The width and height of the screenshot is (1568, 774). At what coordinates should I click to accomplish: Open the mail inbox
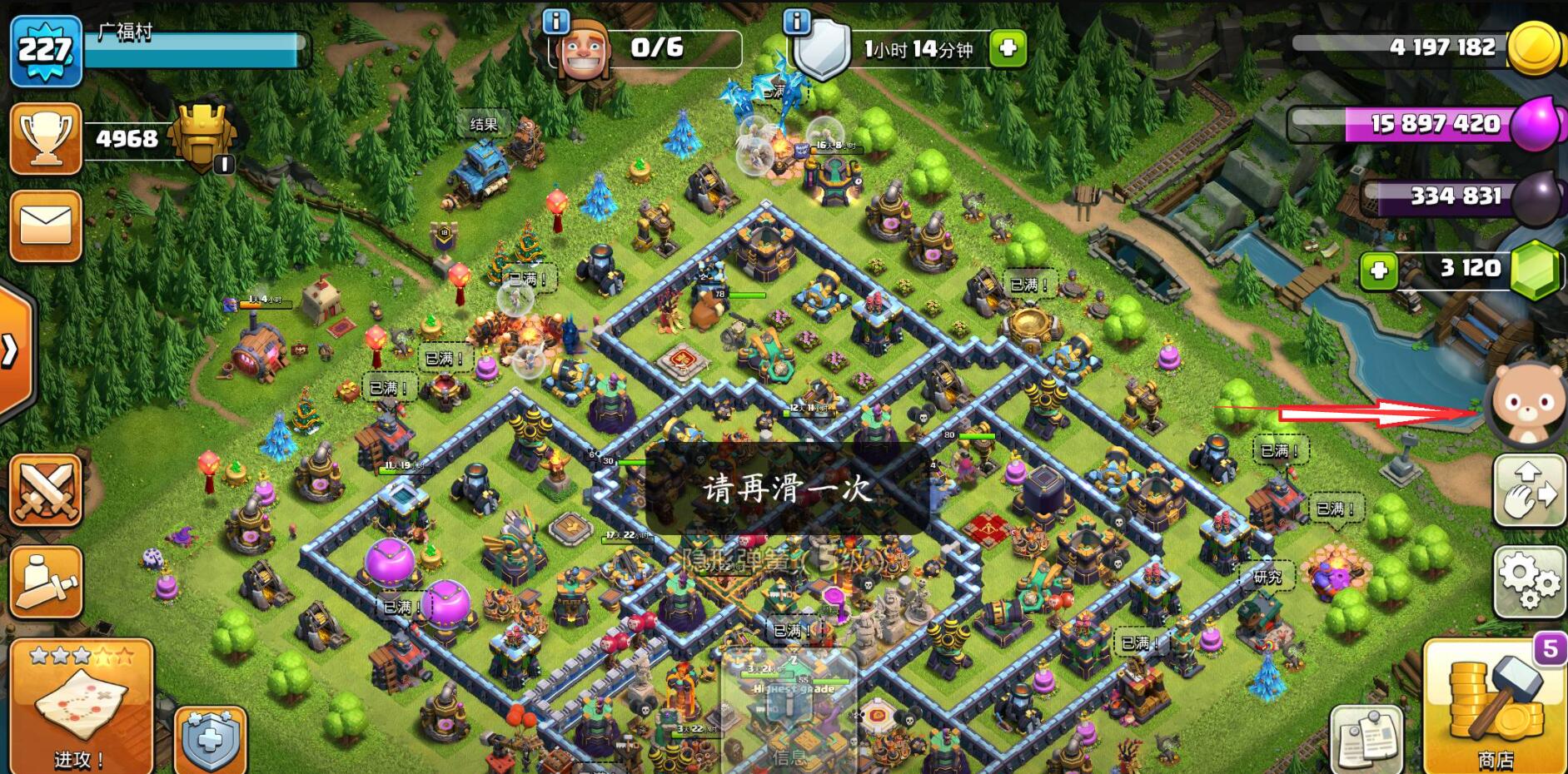(45, 226)
